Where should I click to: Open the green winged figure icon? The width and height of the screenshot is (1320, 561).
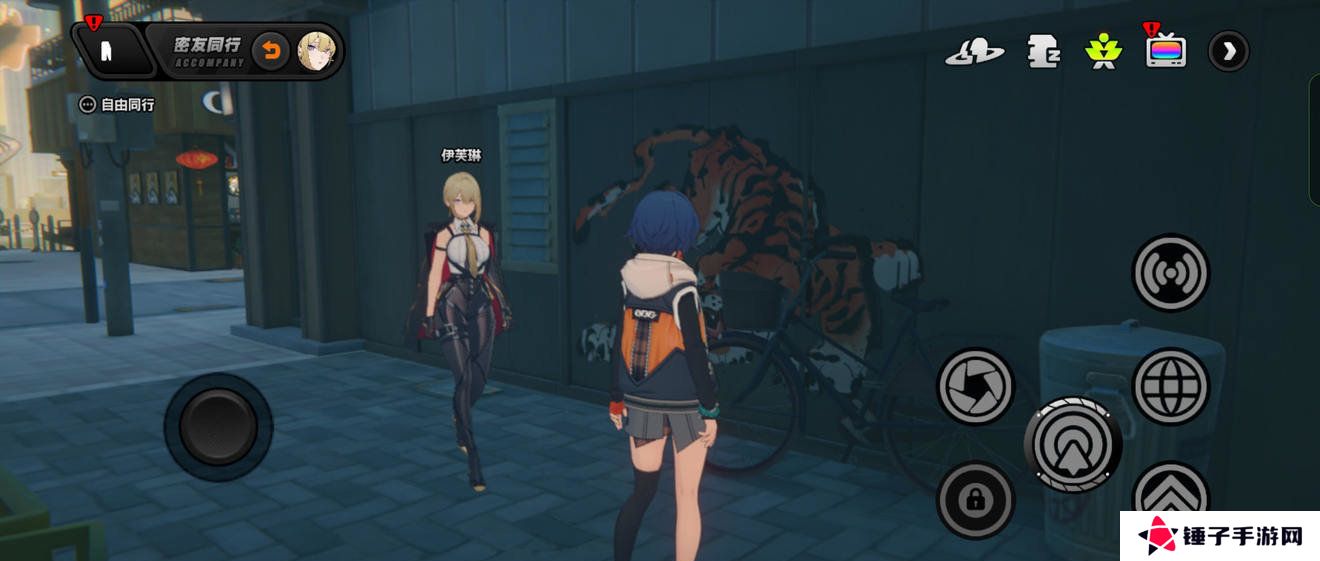(x=1104, y=51)
